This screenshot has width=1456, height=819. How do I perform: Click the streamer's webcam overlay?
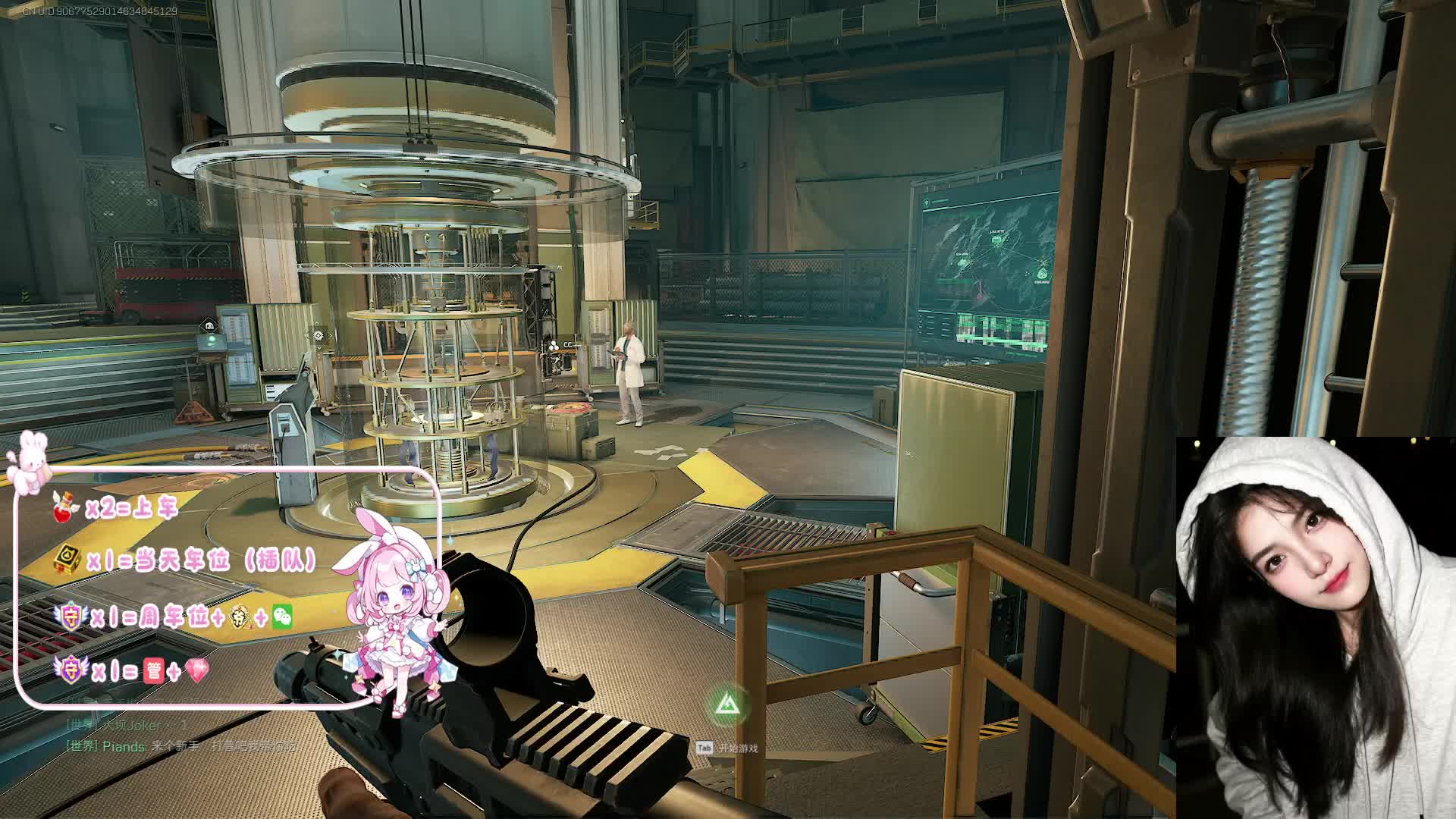1315,627
